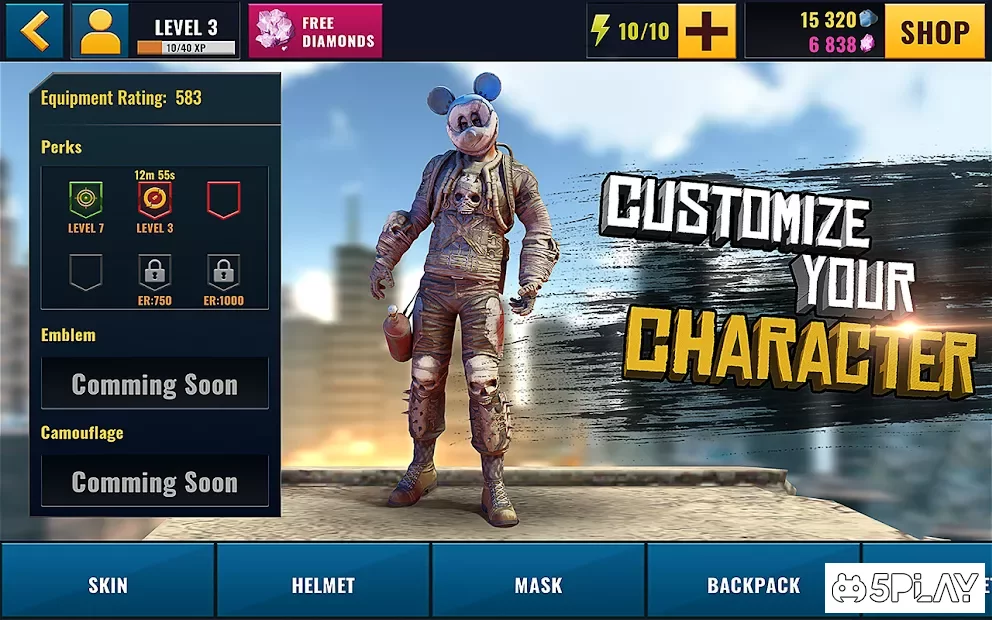Switch to the Backpack tab
This screenshot has height=620, width=992.
pyautogui.click(x=753, y=585)
